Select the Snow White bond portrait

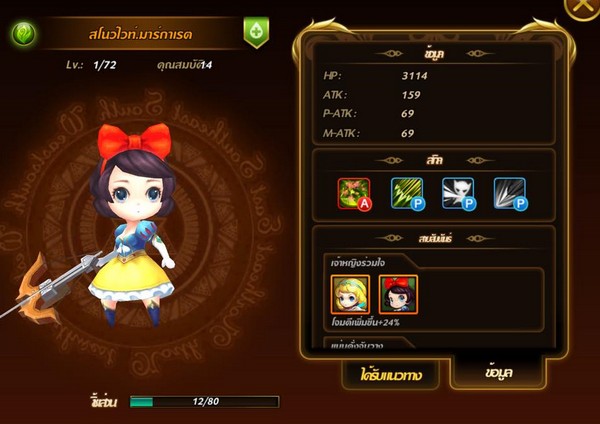point(398,293)
